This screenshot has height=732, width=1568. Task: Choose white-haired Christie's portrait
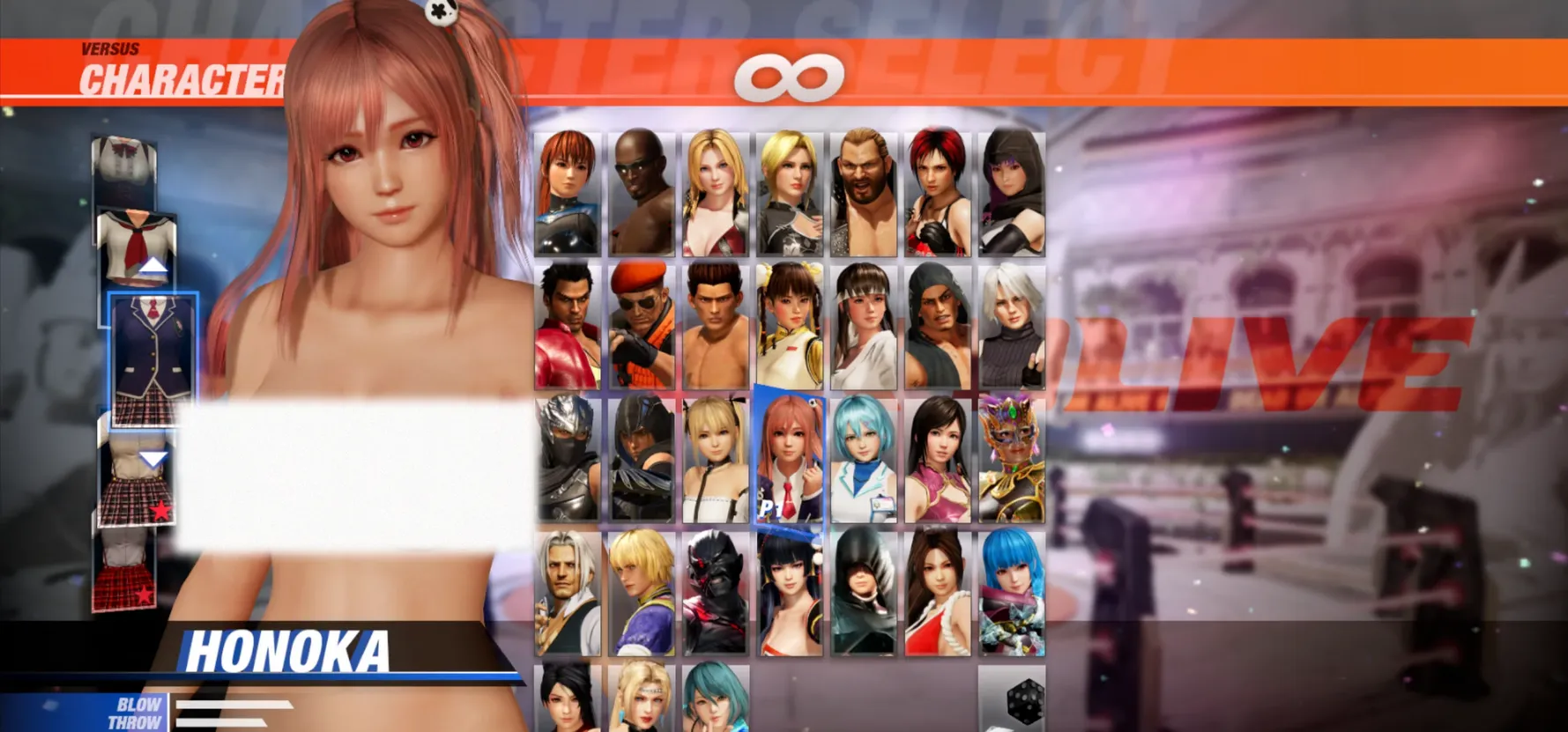tap(1011, 327)
